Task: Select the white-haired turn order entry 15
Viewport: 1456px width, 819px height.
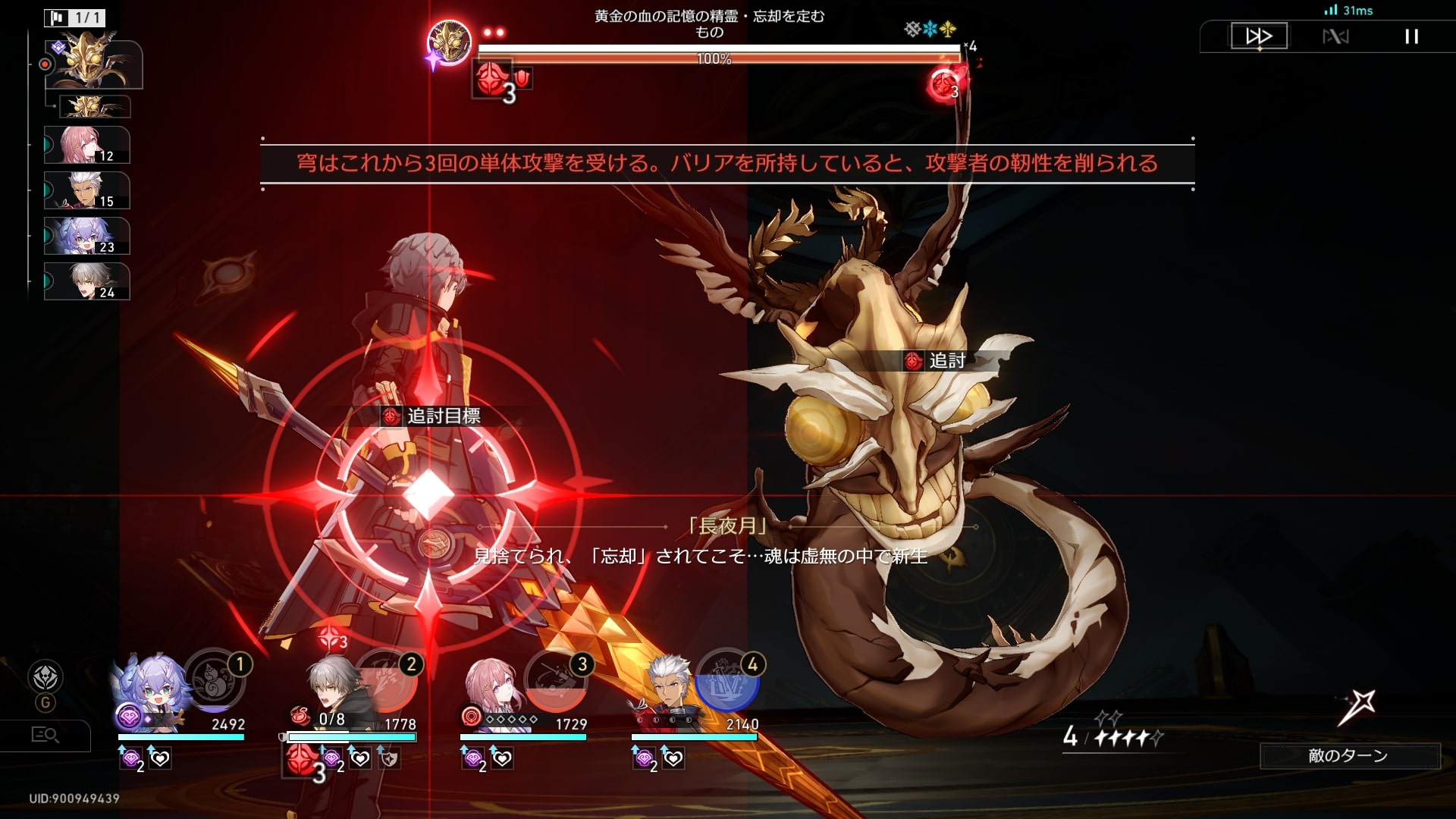Action: tap(86, 190)
